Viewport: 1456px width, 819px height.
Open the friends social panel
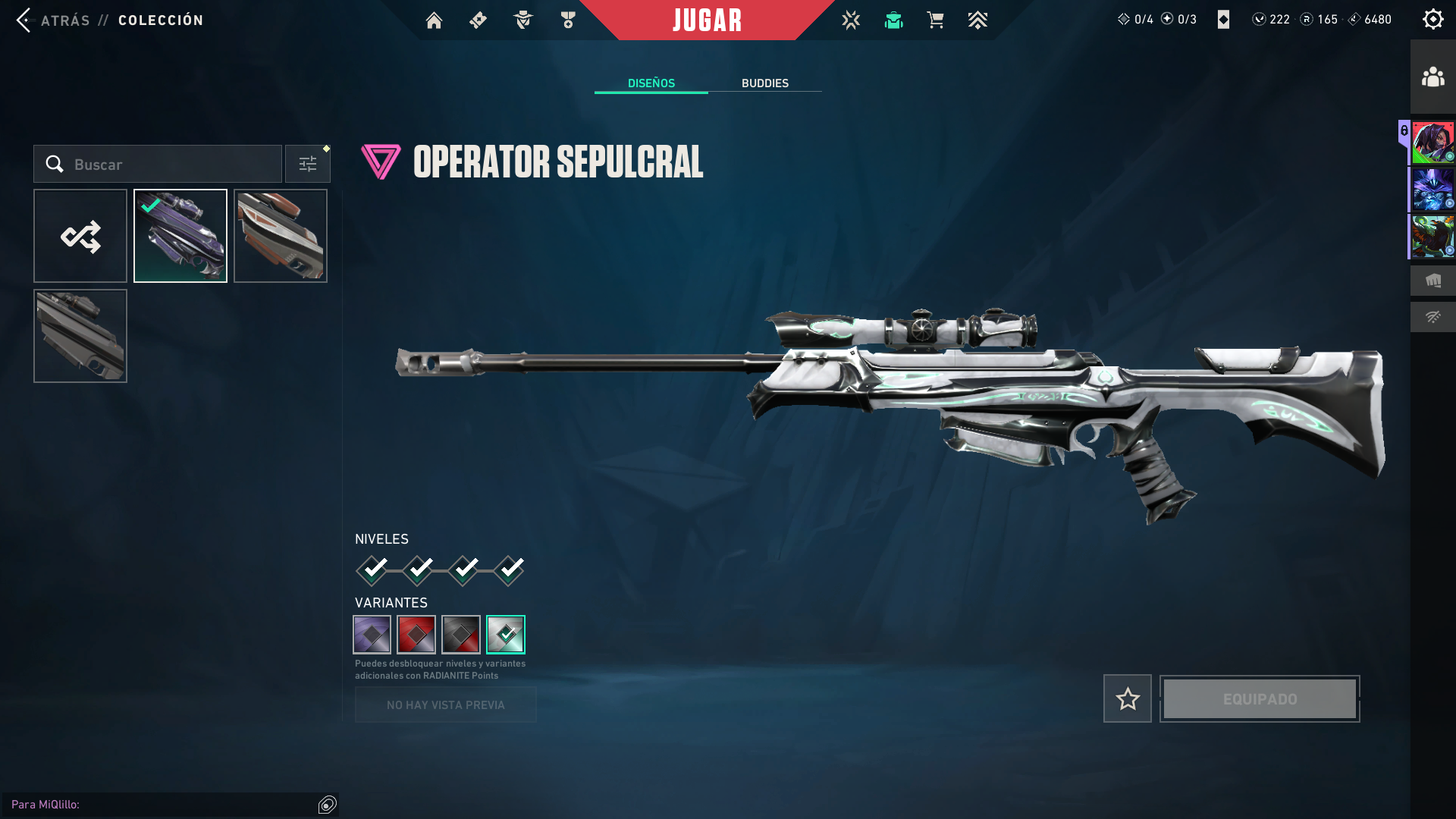coord(1432,77)
